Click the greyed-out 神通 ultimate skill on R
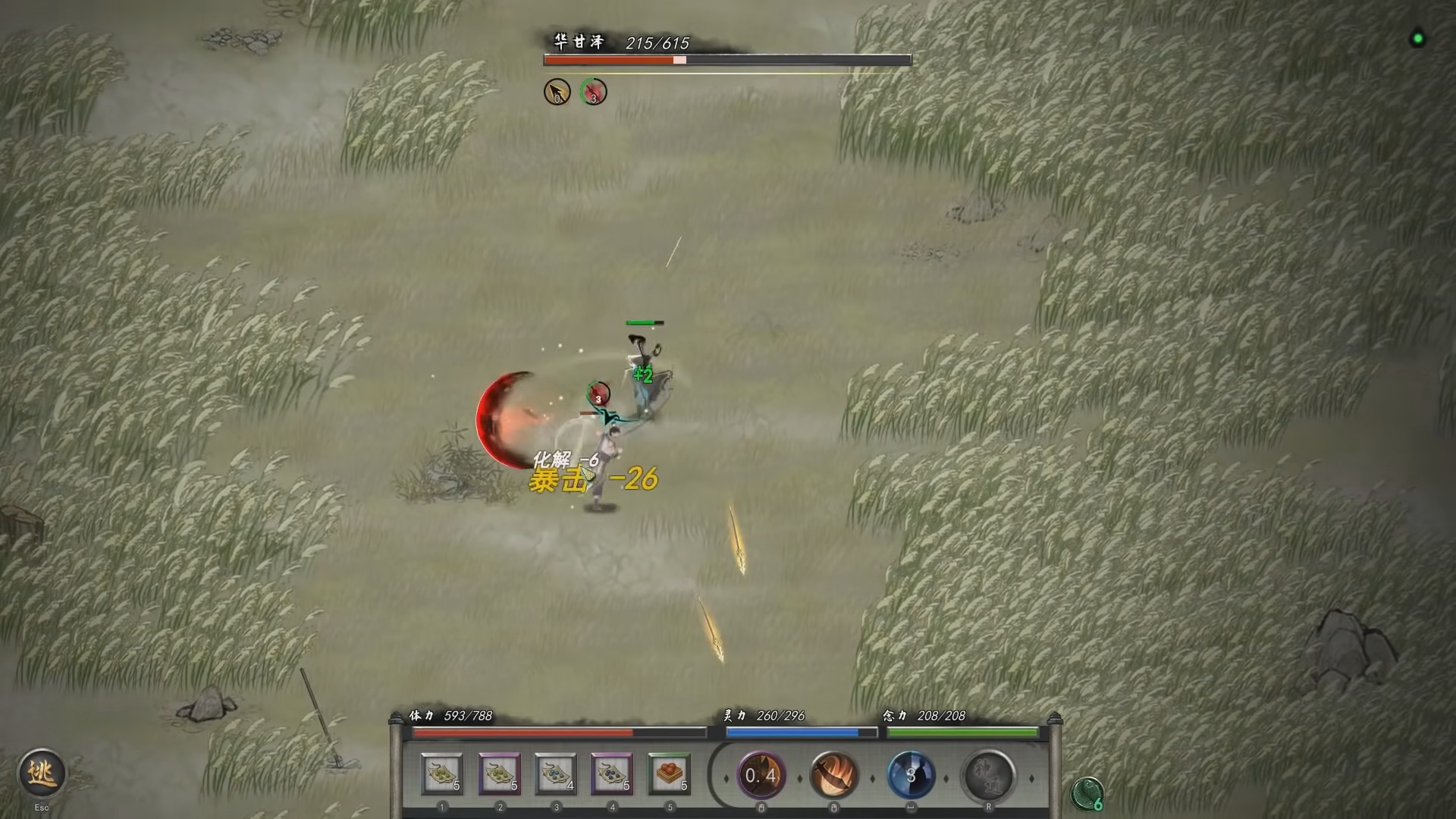This screenshot has width=1456, height=819. [x=990, y=775]
